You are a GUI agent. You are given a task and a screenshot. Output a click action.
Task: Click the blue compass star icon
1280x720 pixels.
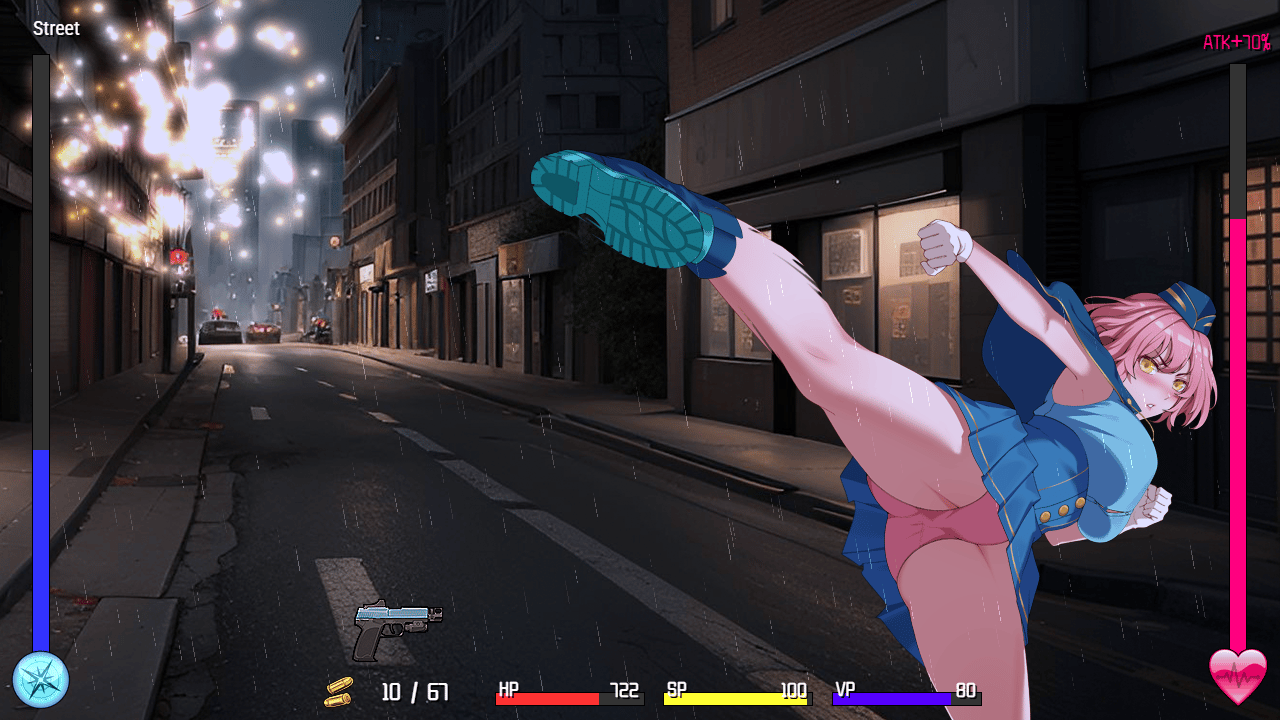pos(41,680)
